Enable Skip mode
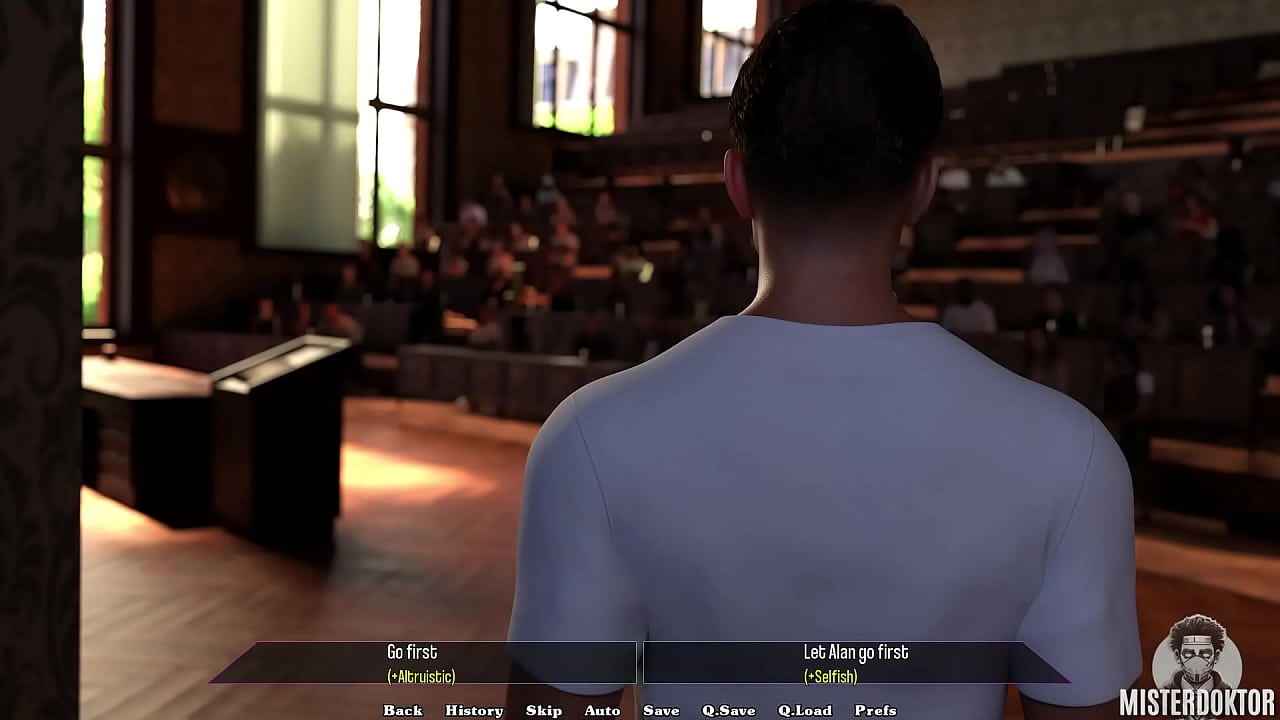This screenshot has height=720, width=1280. 544,711
